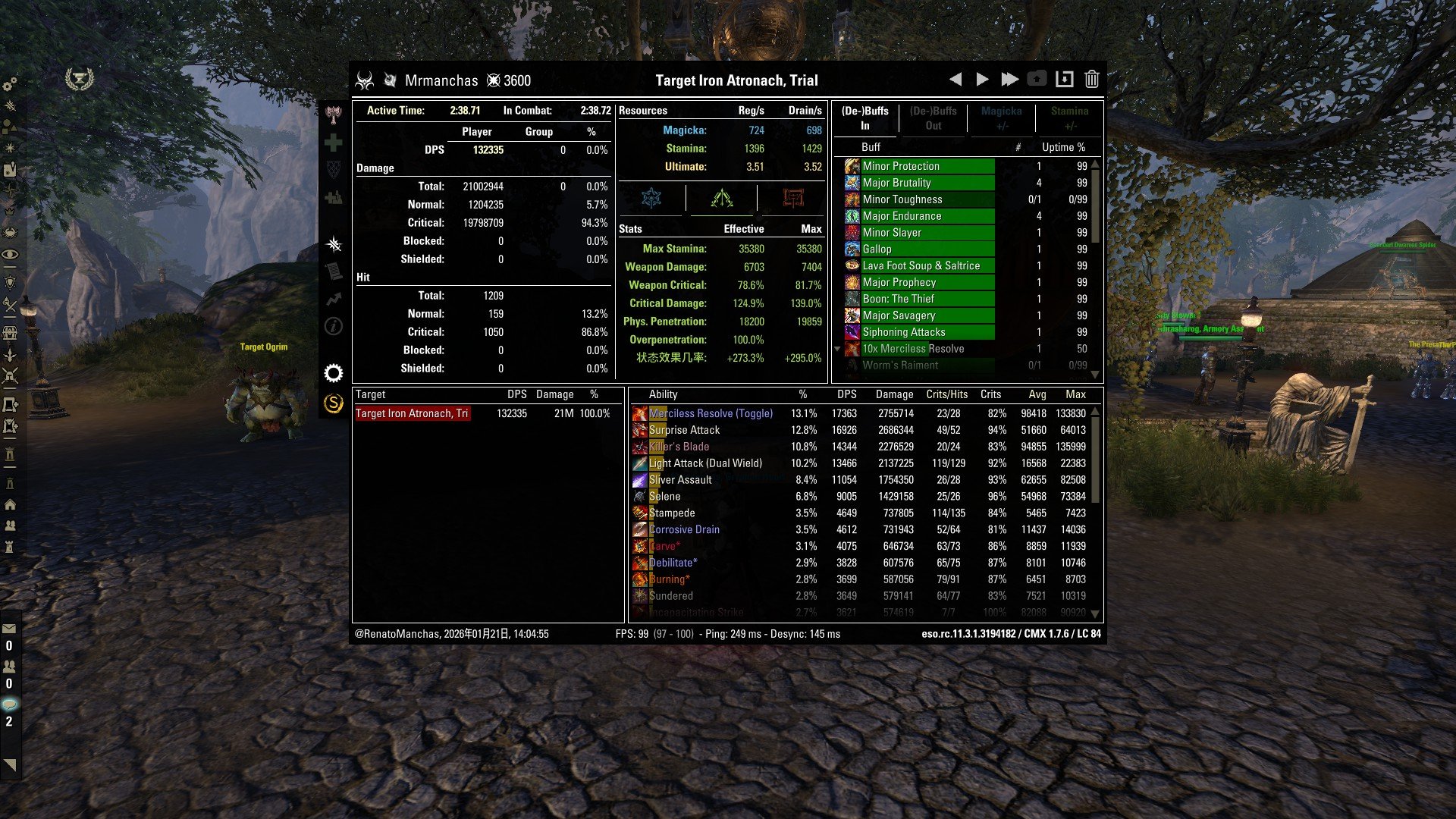Screen dimensions: 1456x819
Task: Open the healing panel via green cross icon
Action: [x=334, y=143]
